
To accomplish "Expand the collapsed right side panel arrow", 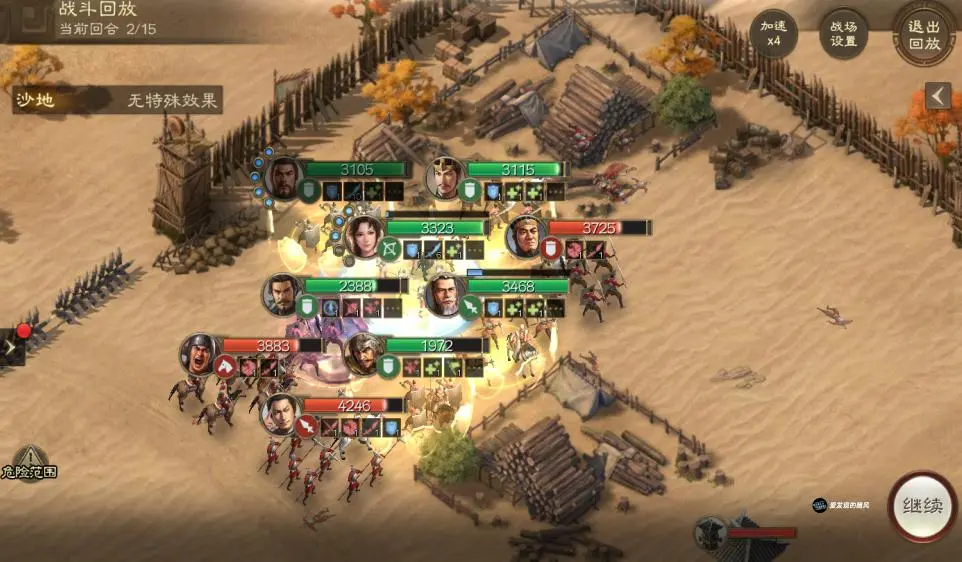I will point(937,95).
